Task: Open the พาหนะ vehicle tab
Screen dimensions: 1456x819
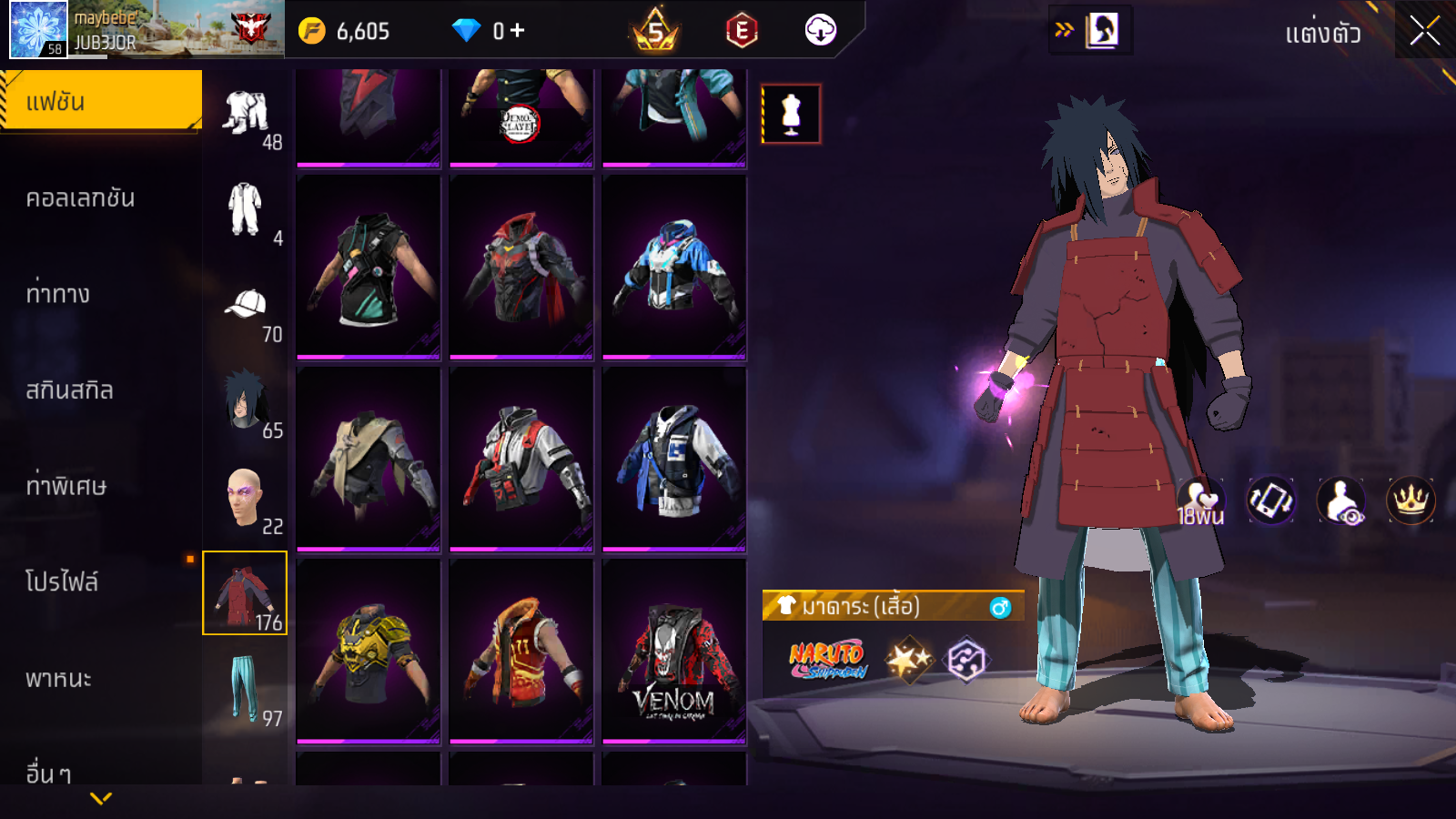Action: tap(58, 679)
